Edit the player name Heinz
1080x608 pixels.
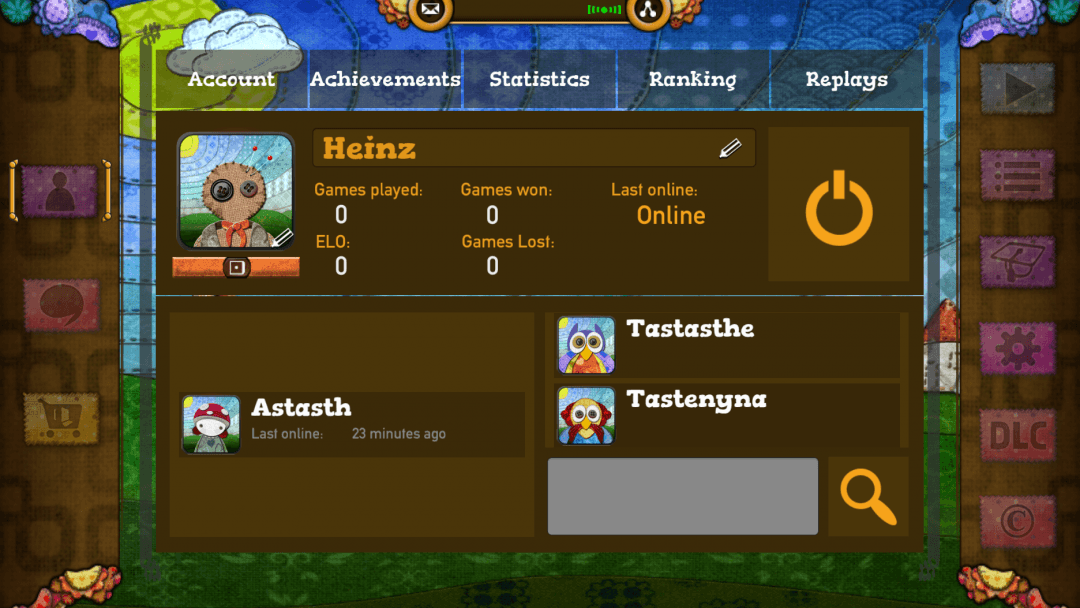click(x=730, y=149)
